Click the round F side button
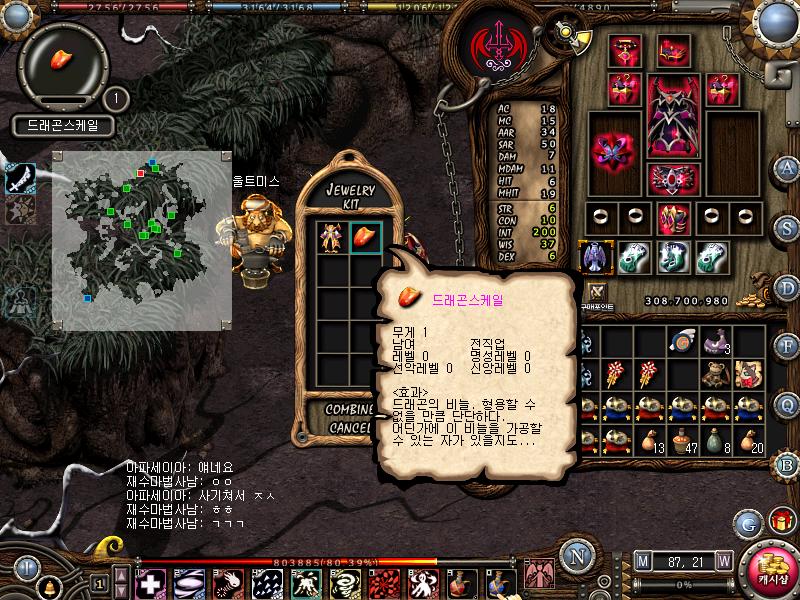This screenshot has height=600, width=800. click(x=787, y=346)
